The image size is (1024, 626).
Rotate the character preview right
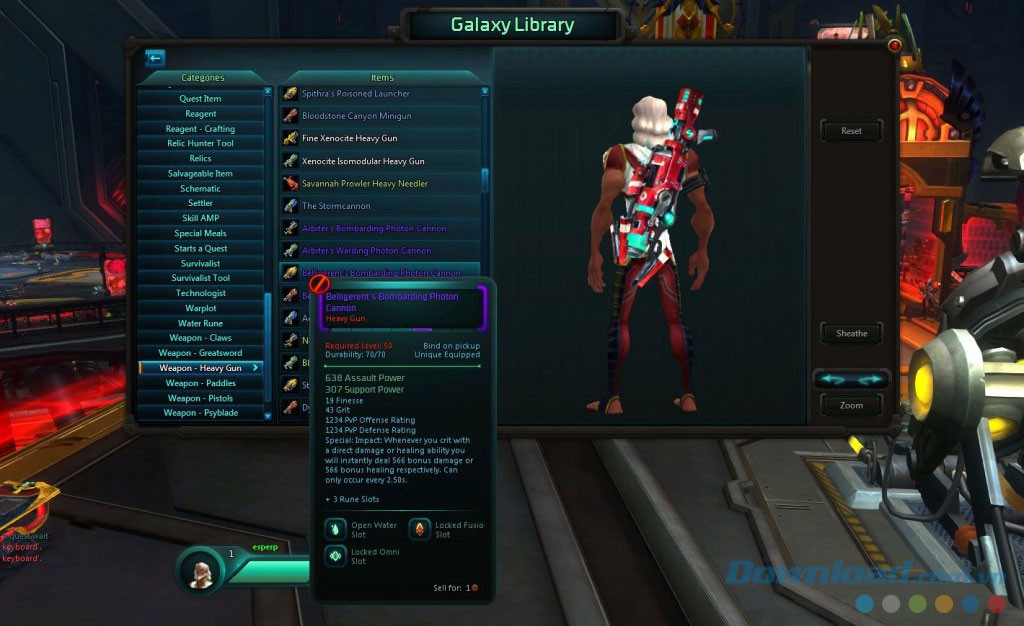870,379
